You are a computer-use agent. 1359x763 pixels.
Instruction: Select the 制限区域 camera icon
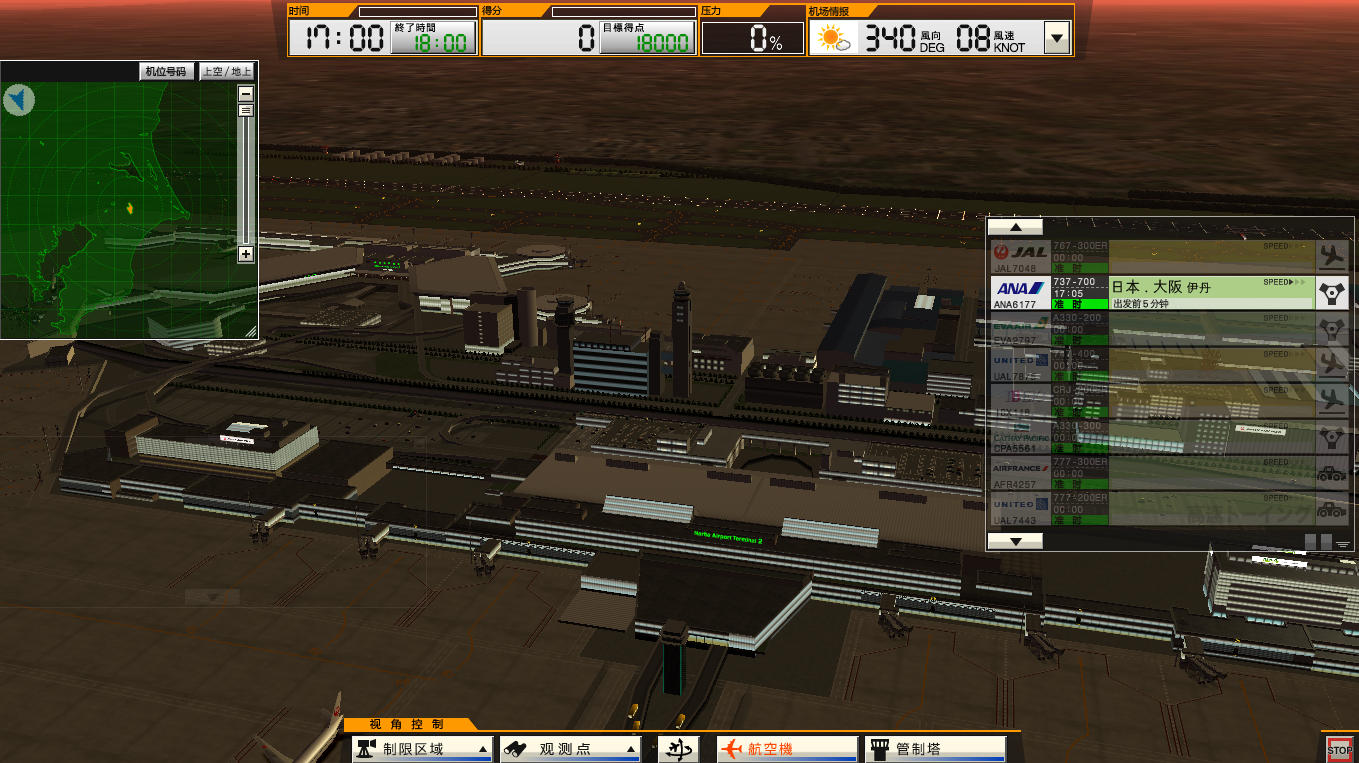(367, 748)
